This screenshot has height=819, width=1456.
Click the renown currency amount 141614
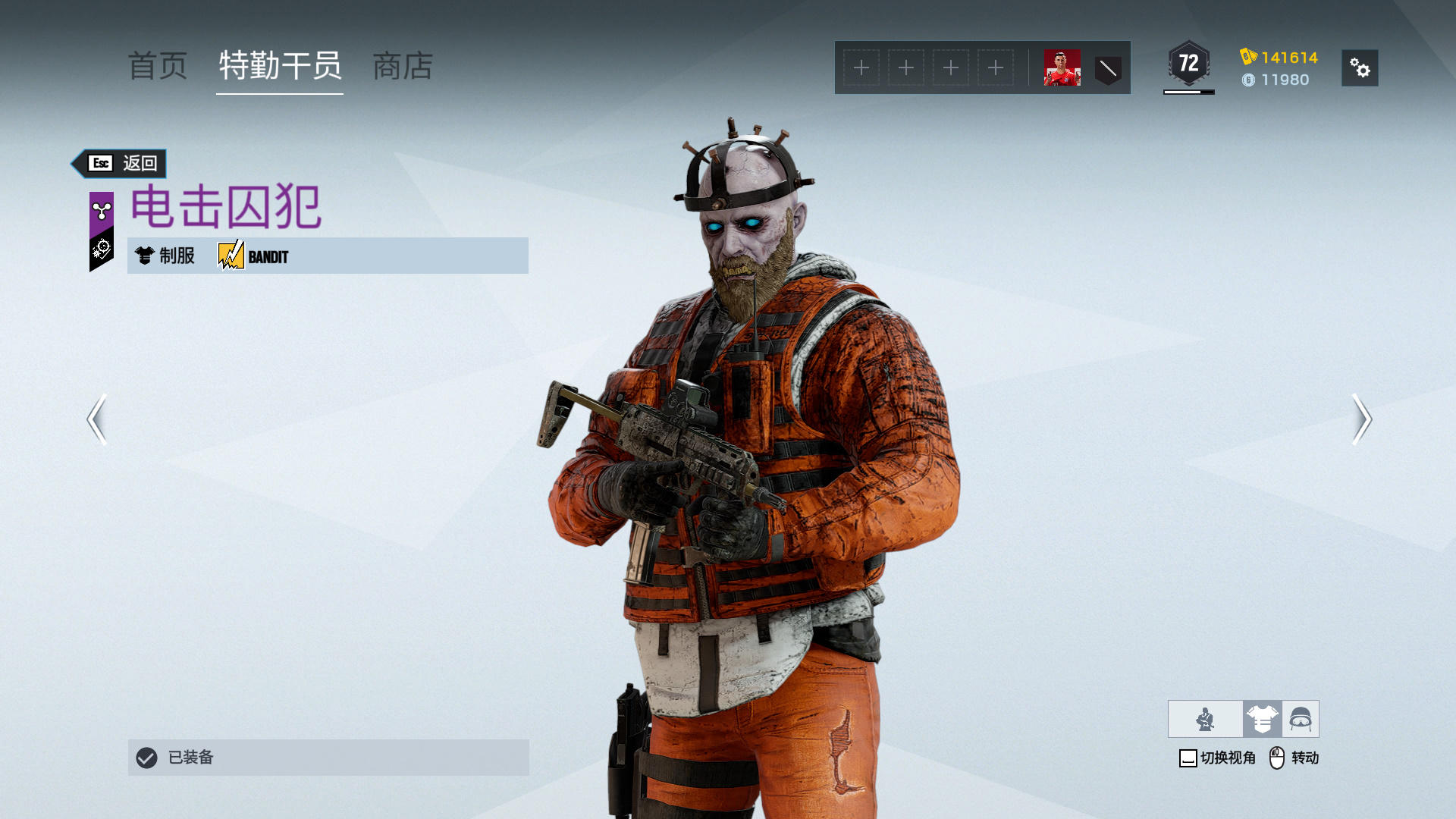tap(1288, 58)
